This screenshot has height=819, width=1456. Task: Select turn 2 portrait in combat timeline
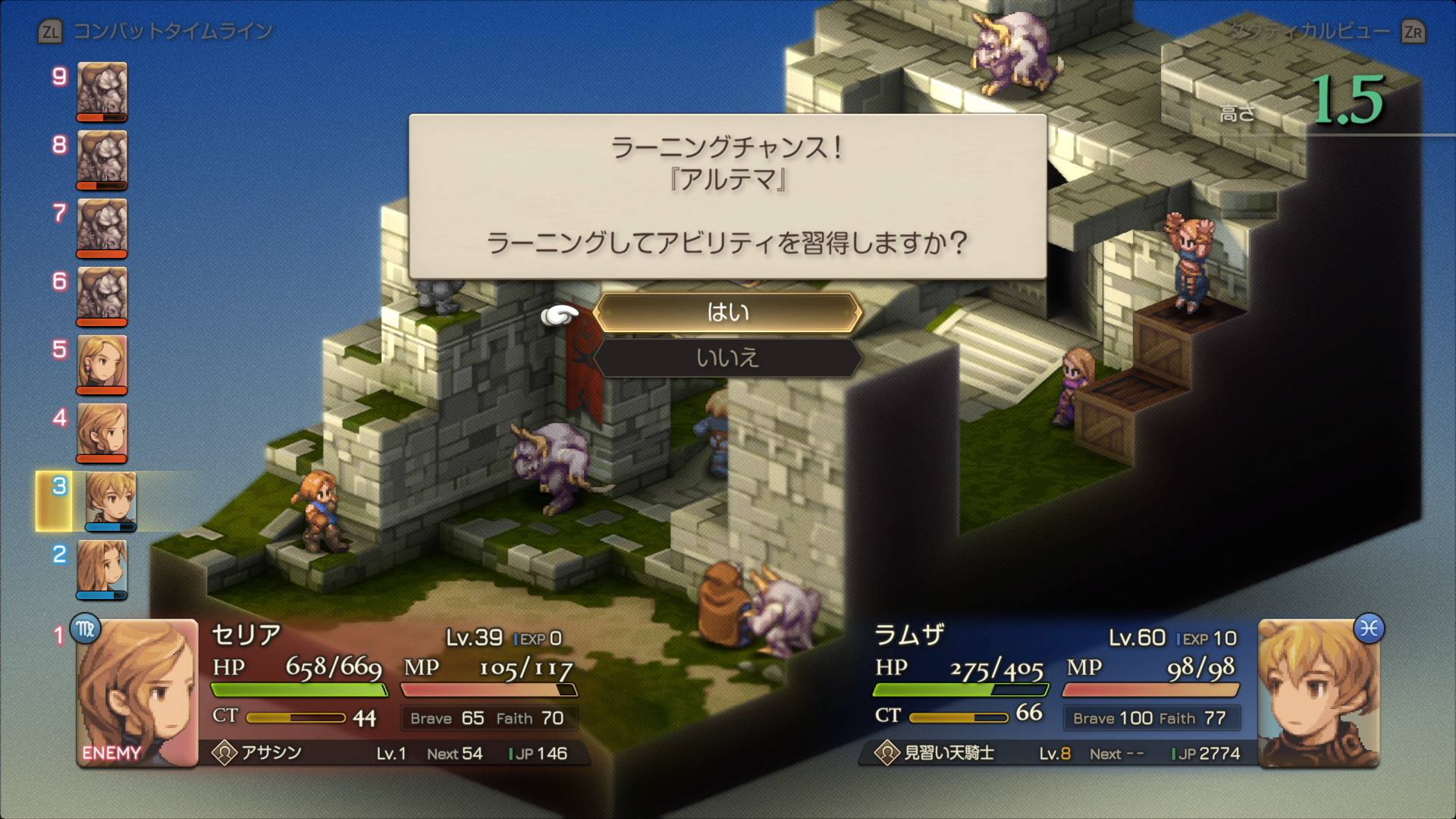coord(102,569)
